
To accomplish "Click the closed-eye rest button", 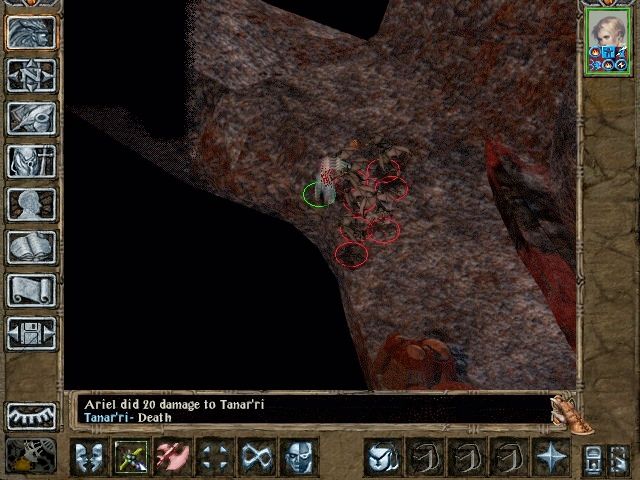I will 31,415.
